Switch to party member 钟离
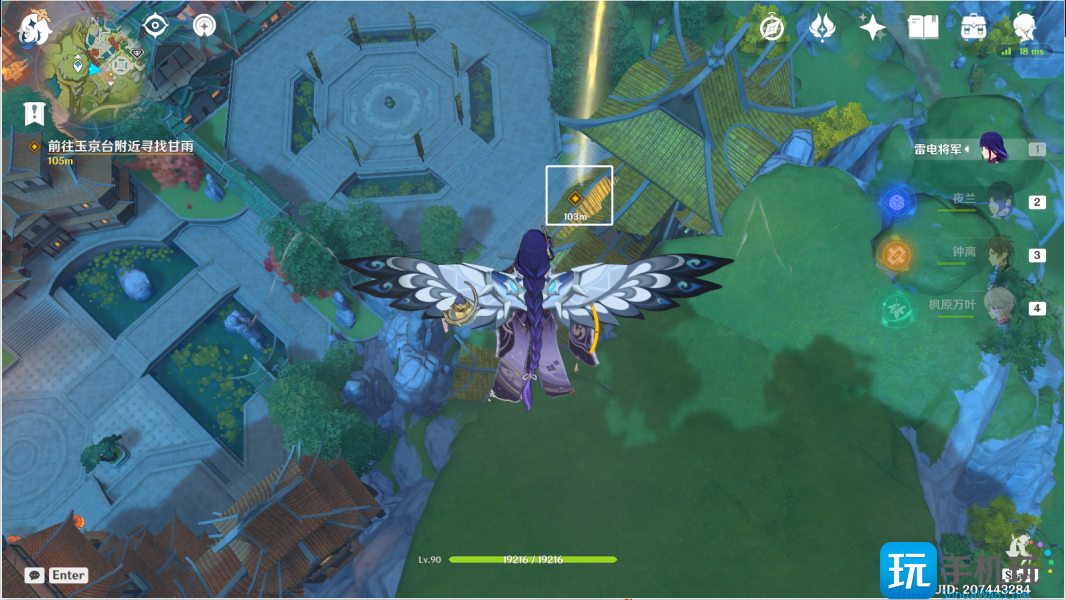This screenshot has height=600, width=1066. 1000,254
